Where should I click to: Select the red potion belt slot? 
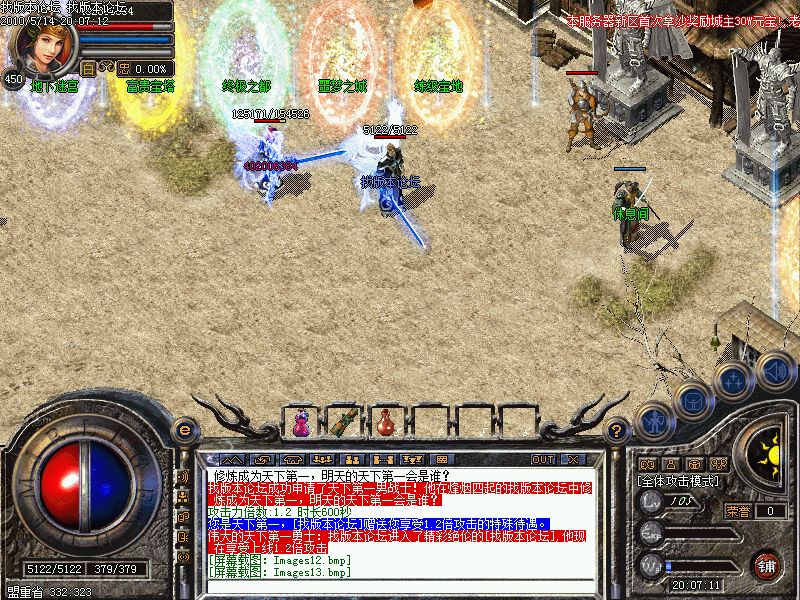tap(385, 422)
